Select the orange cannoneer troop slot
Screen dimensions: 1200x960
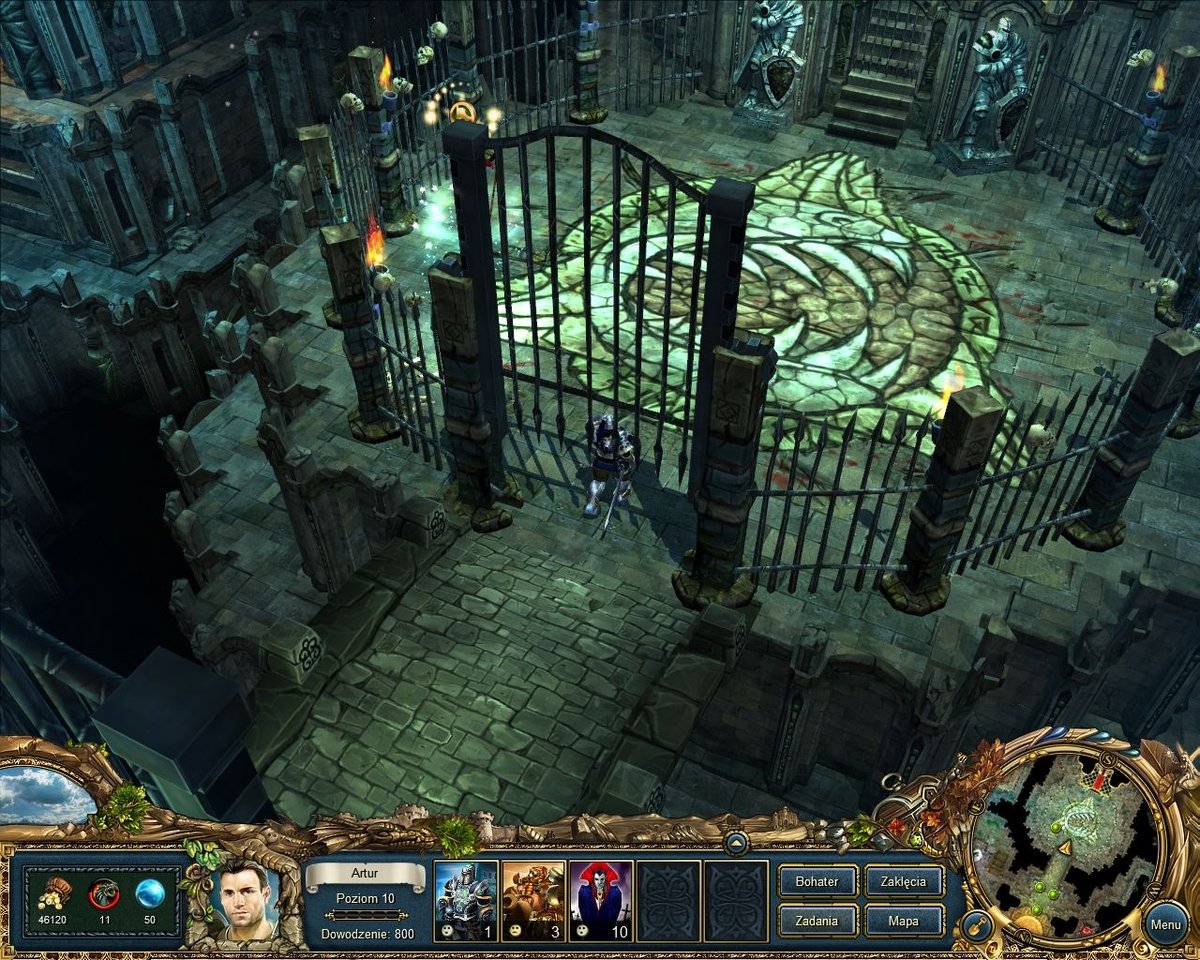(534, 900)
